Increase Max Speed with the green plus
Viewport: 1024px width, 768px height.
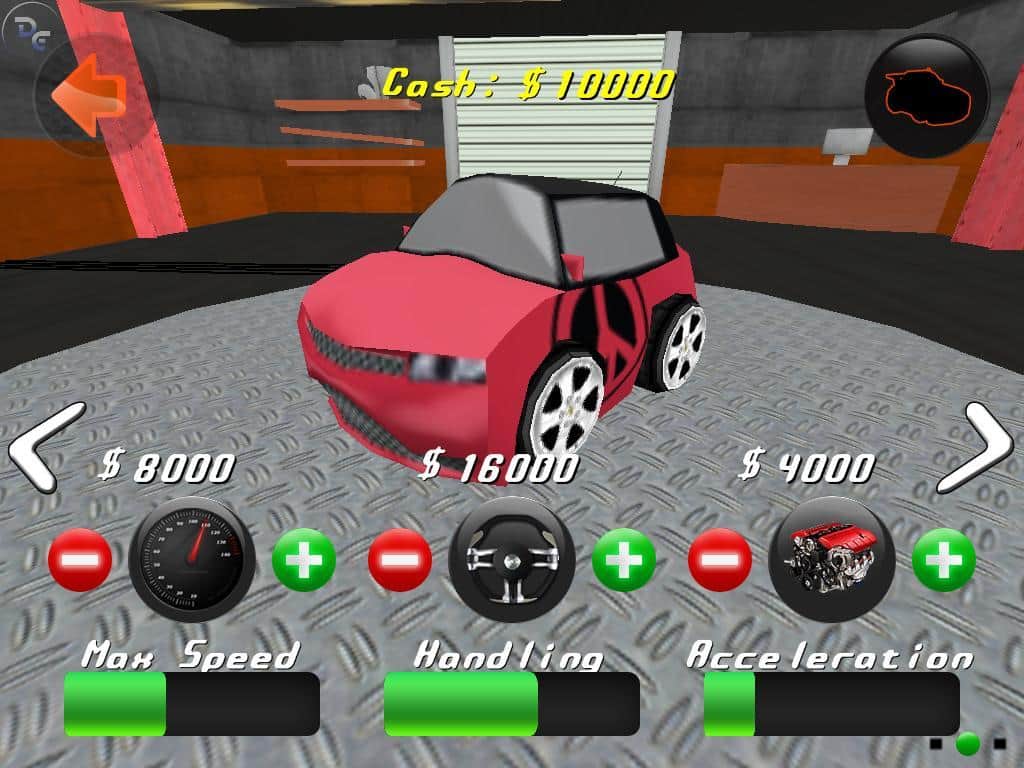[x=304, y=560]
